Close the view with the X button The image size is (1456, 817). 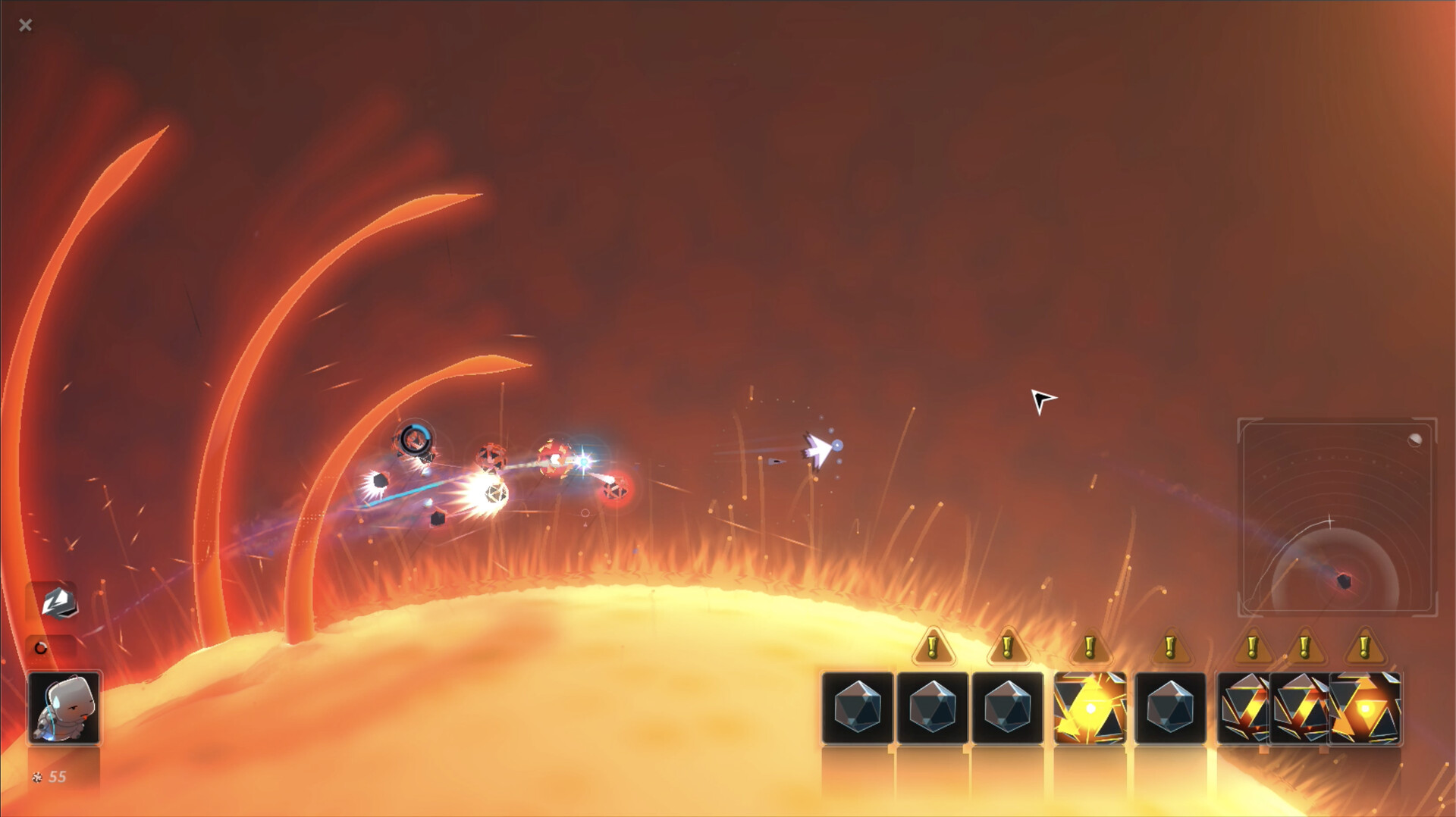(x=26, y=25)
